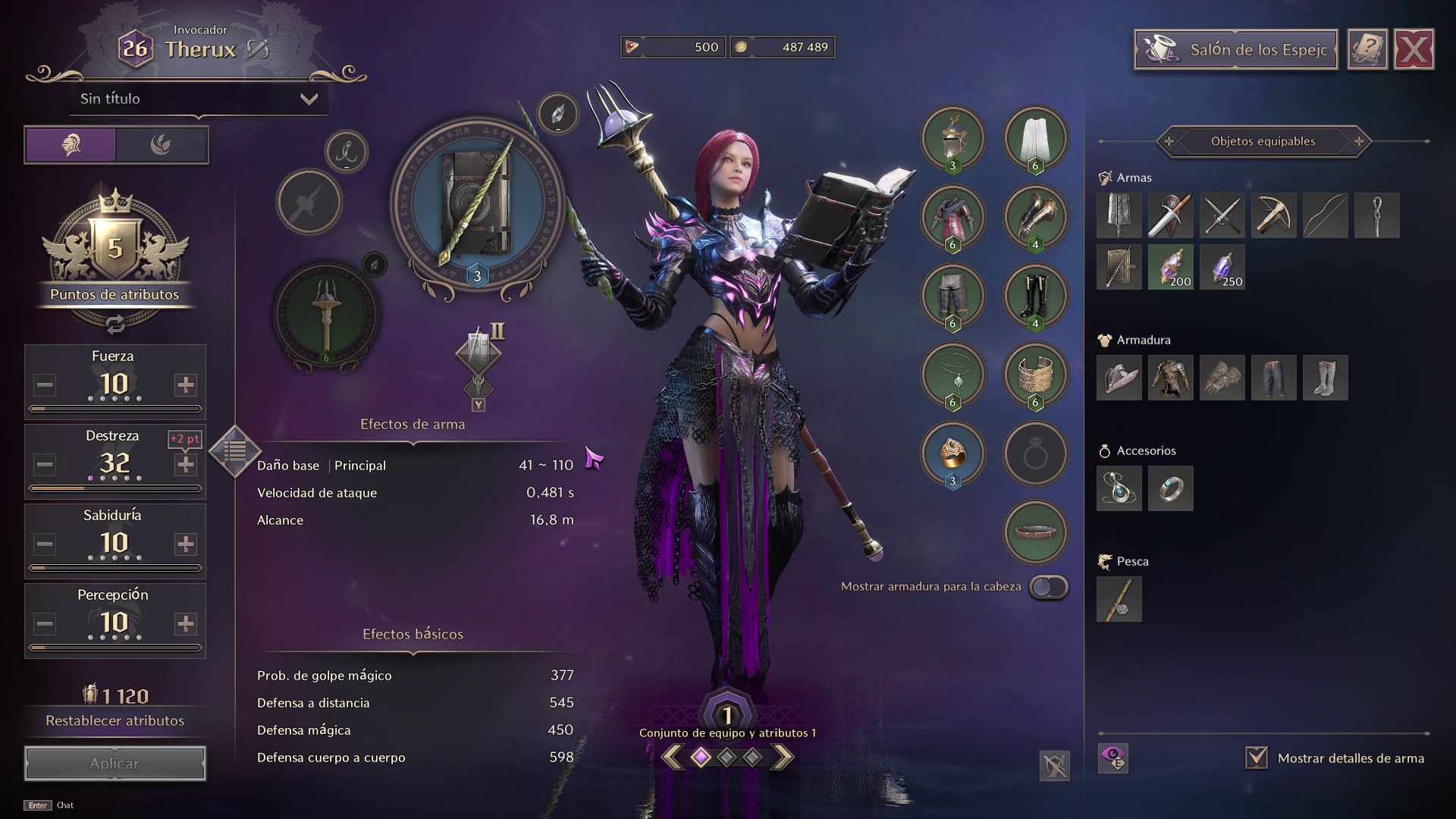Screen dimensions: 1456x819
Task: Apply attribute changes with Aplicar
Action: pos(115,764)
